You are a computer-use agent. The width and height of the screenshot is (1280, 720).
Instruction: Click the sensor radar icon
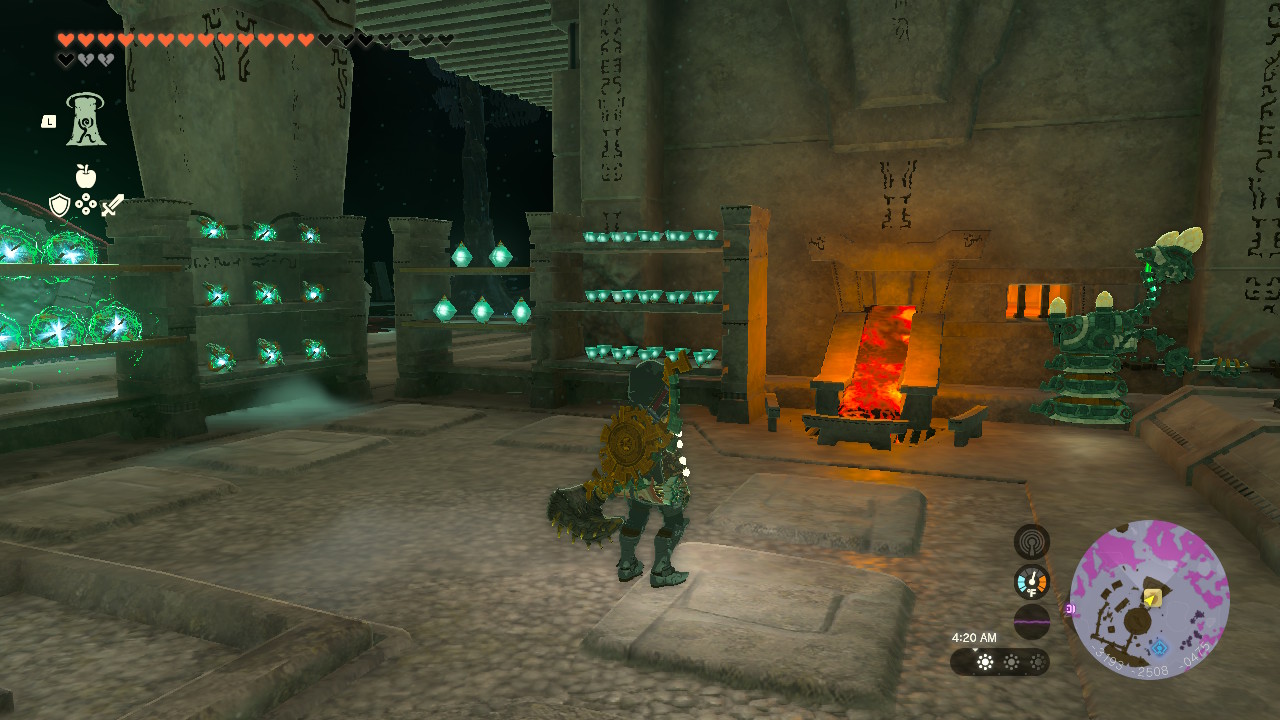click(x=1032, y=541)
